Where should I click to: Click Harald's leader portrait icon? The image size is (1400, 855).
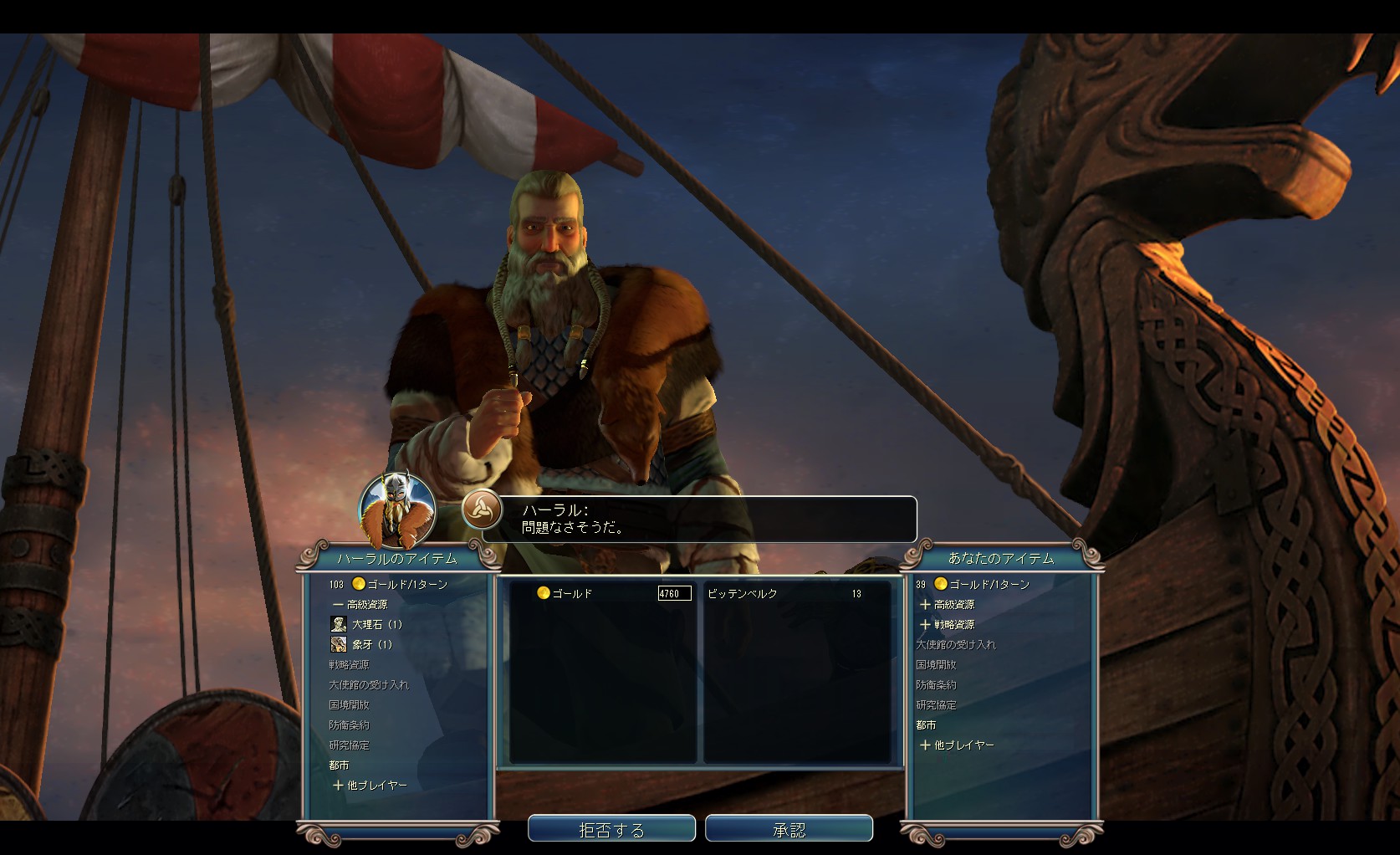[x=396, y=509]
